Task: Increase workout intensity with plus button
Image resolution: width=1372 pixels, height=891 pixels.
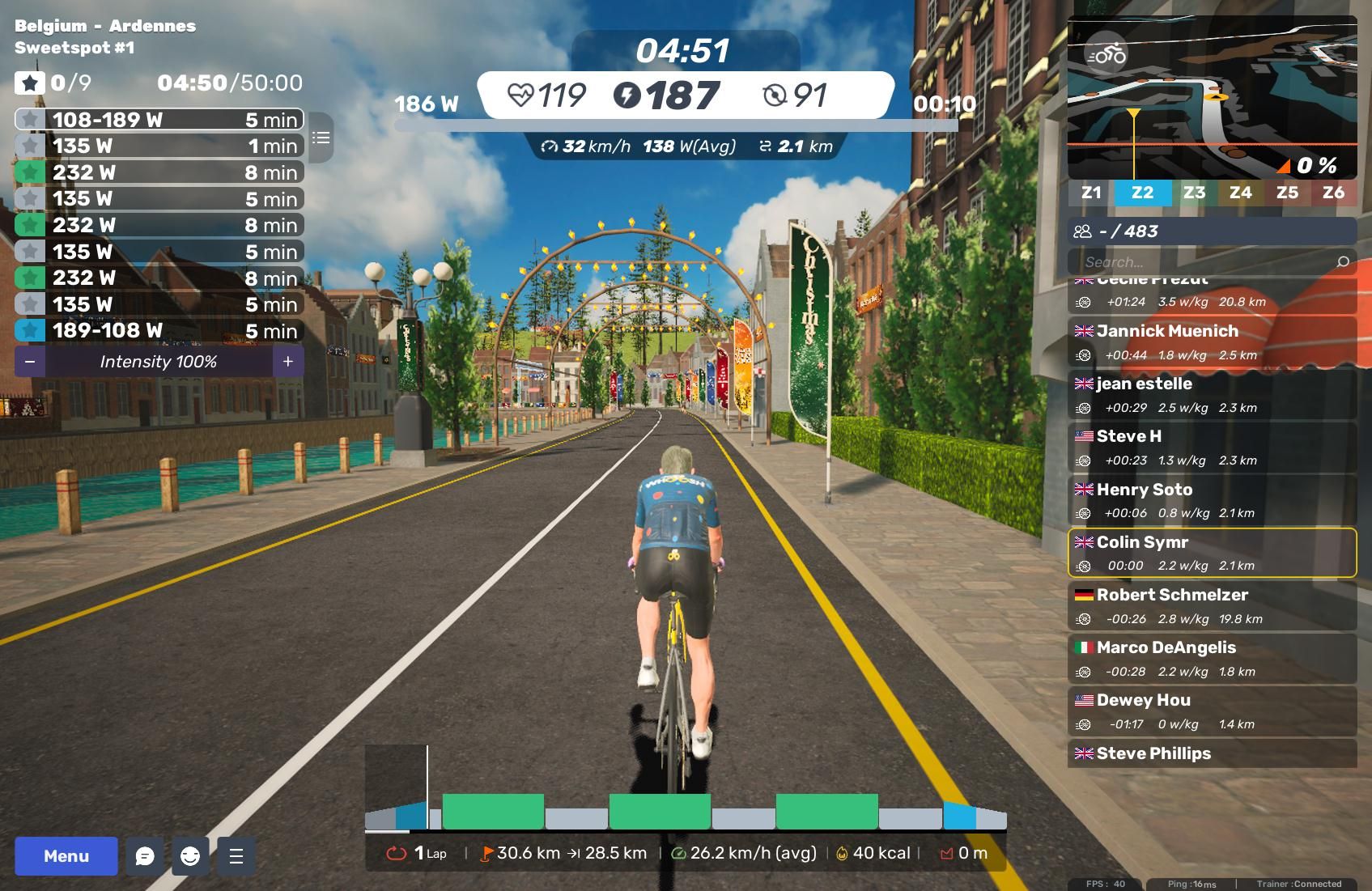Action: [x=288, y=362]
